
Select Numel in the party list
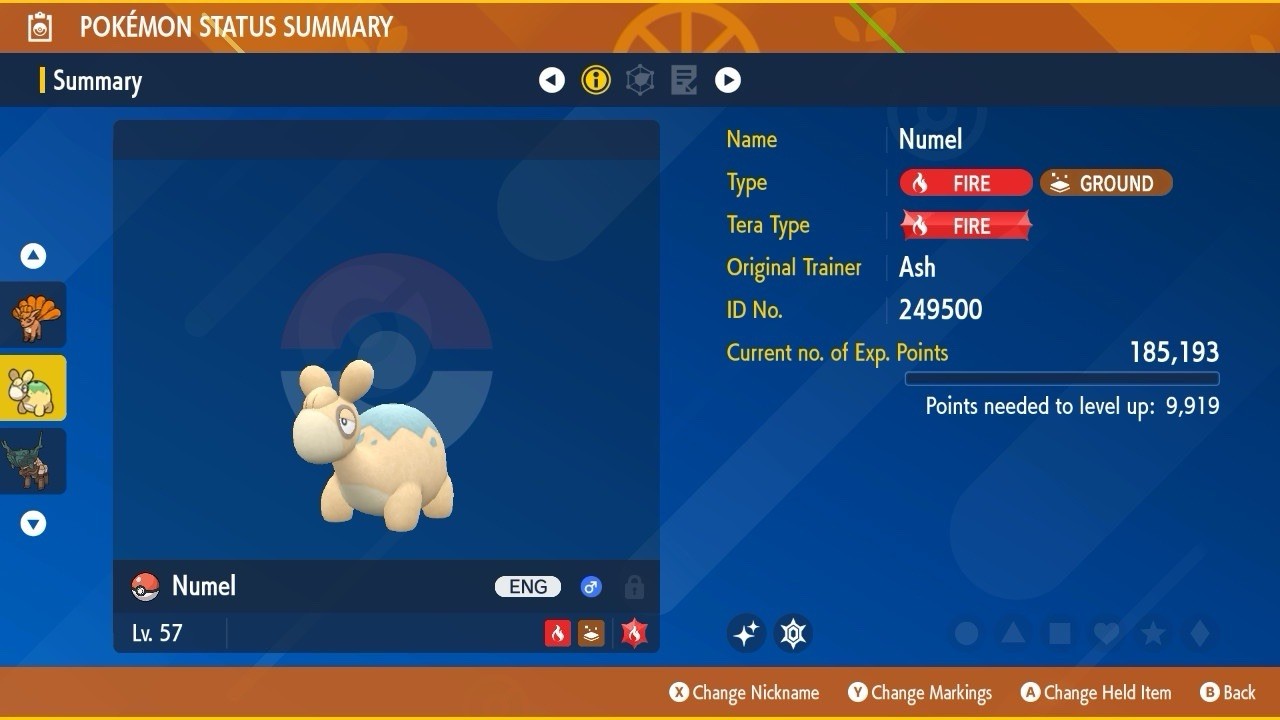point(34,388)
